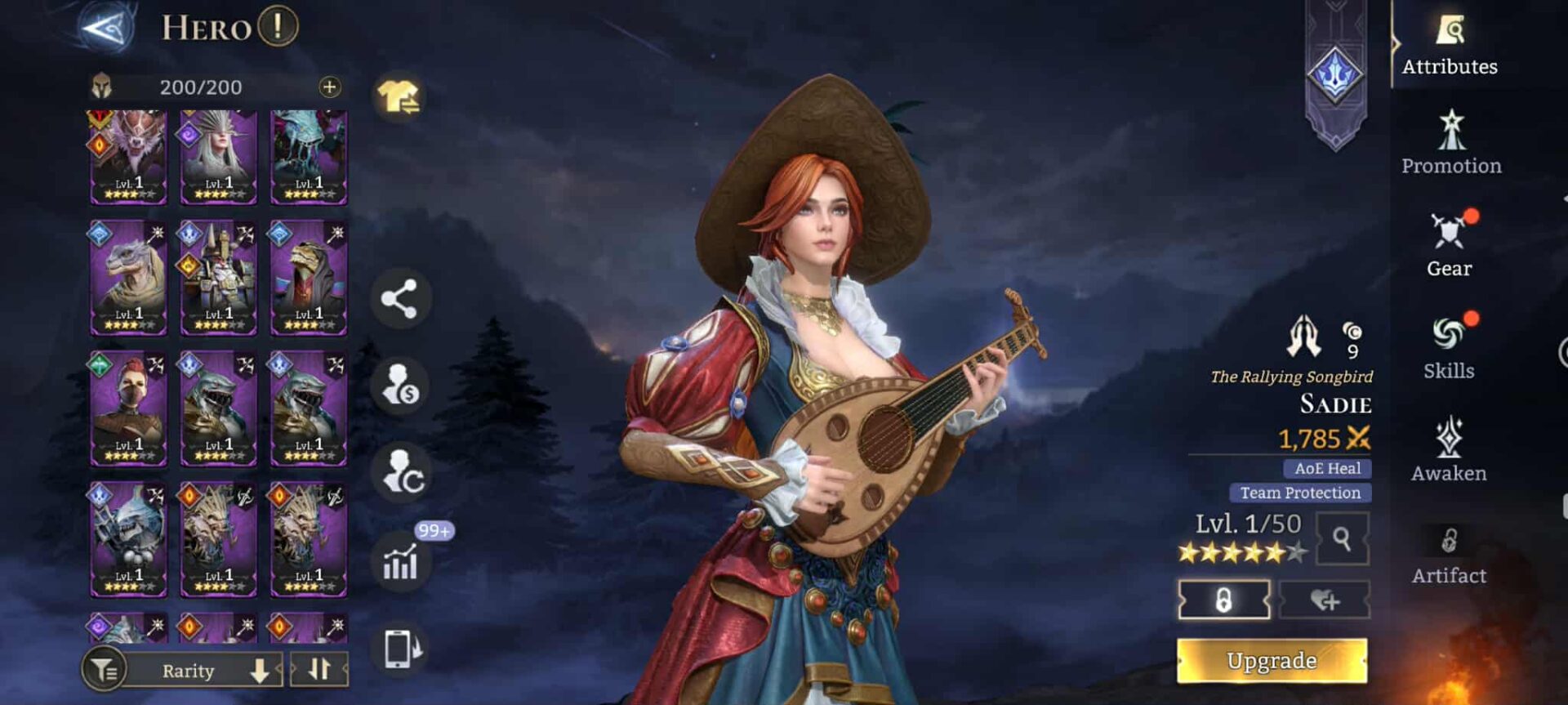Switch to the Skills tab
The height and width of the screenshot is (705, 1568).
click(1449, 347)
